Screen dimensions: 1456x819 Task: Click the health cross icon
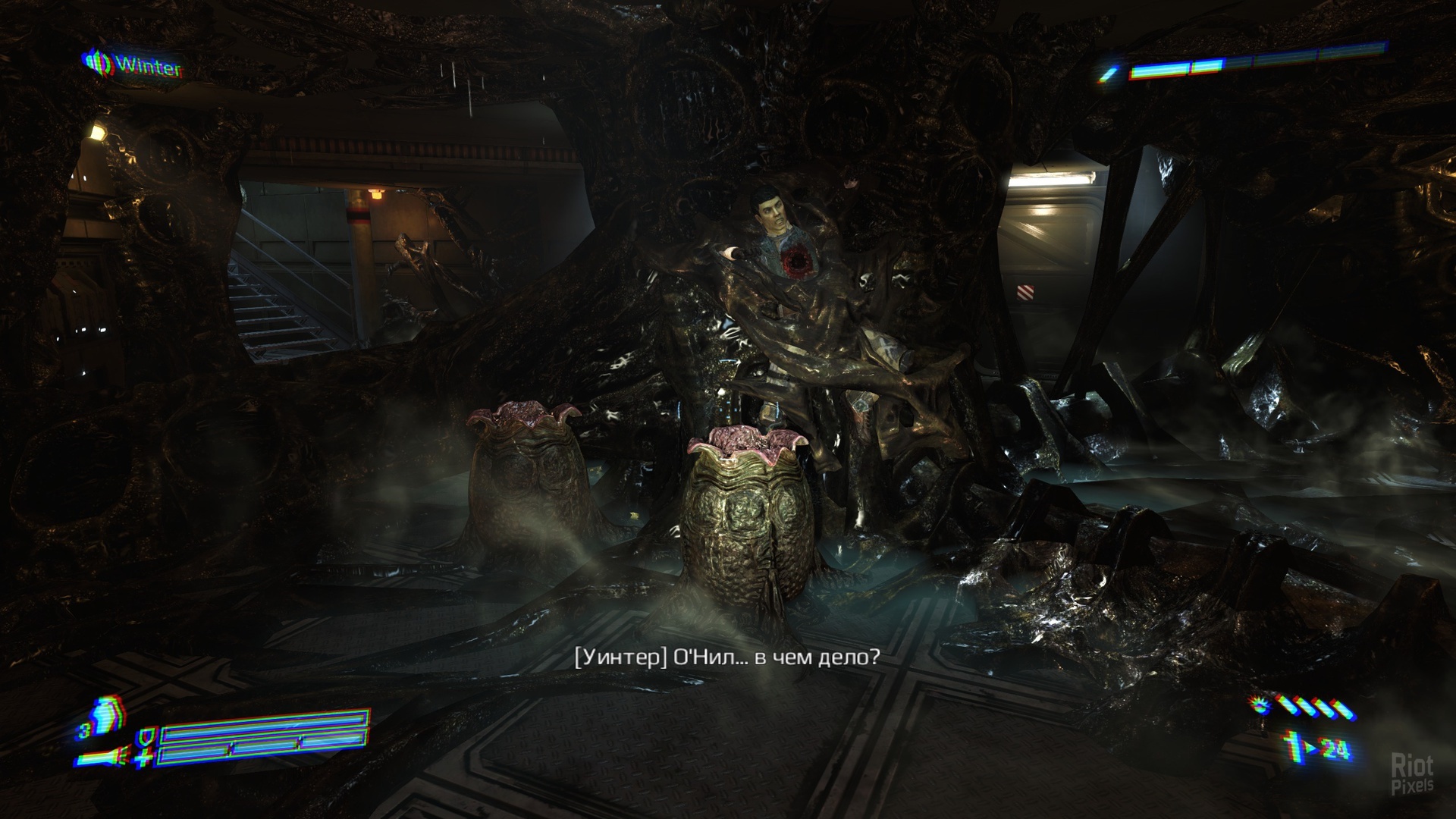tap(145, 757)
